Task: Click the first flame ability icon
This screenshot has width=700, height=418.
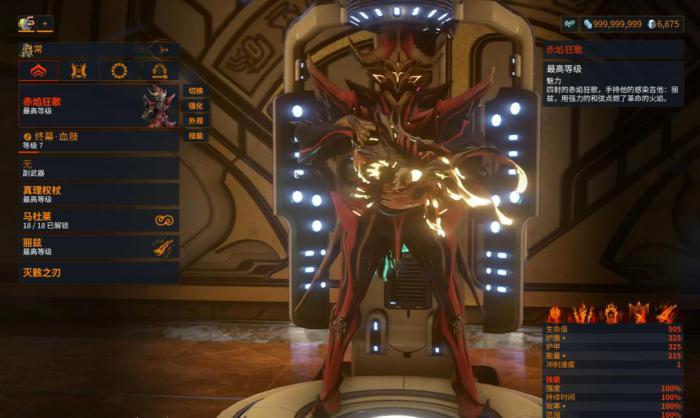Action: pos(556,314)
